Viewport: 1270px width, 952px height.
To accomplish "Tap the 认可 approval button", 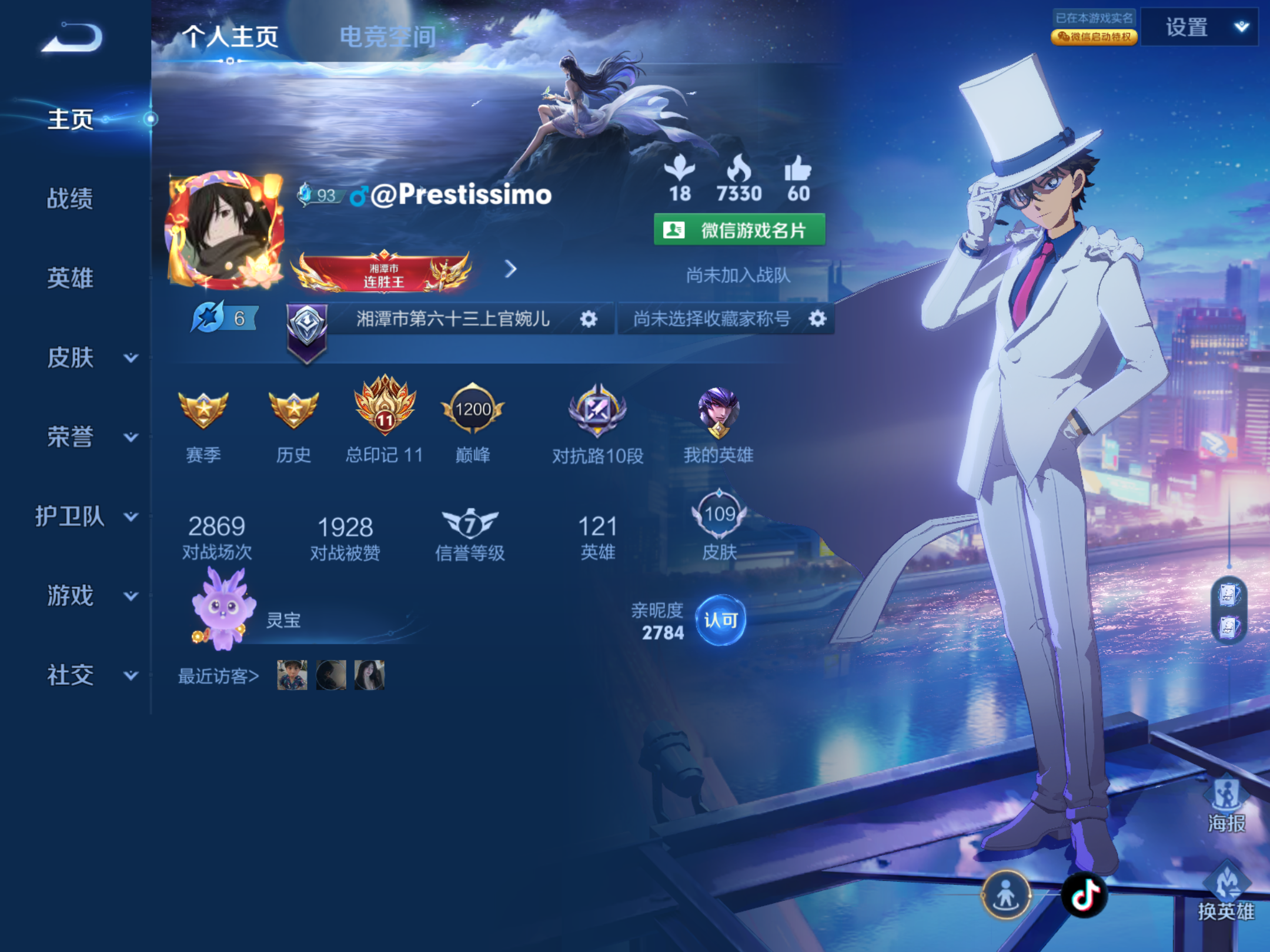I will point(720,620).
